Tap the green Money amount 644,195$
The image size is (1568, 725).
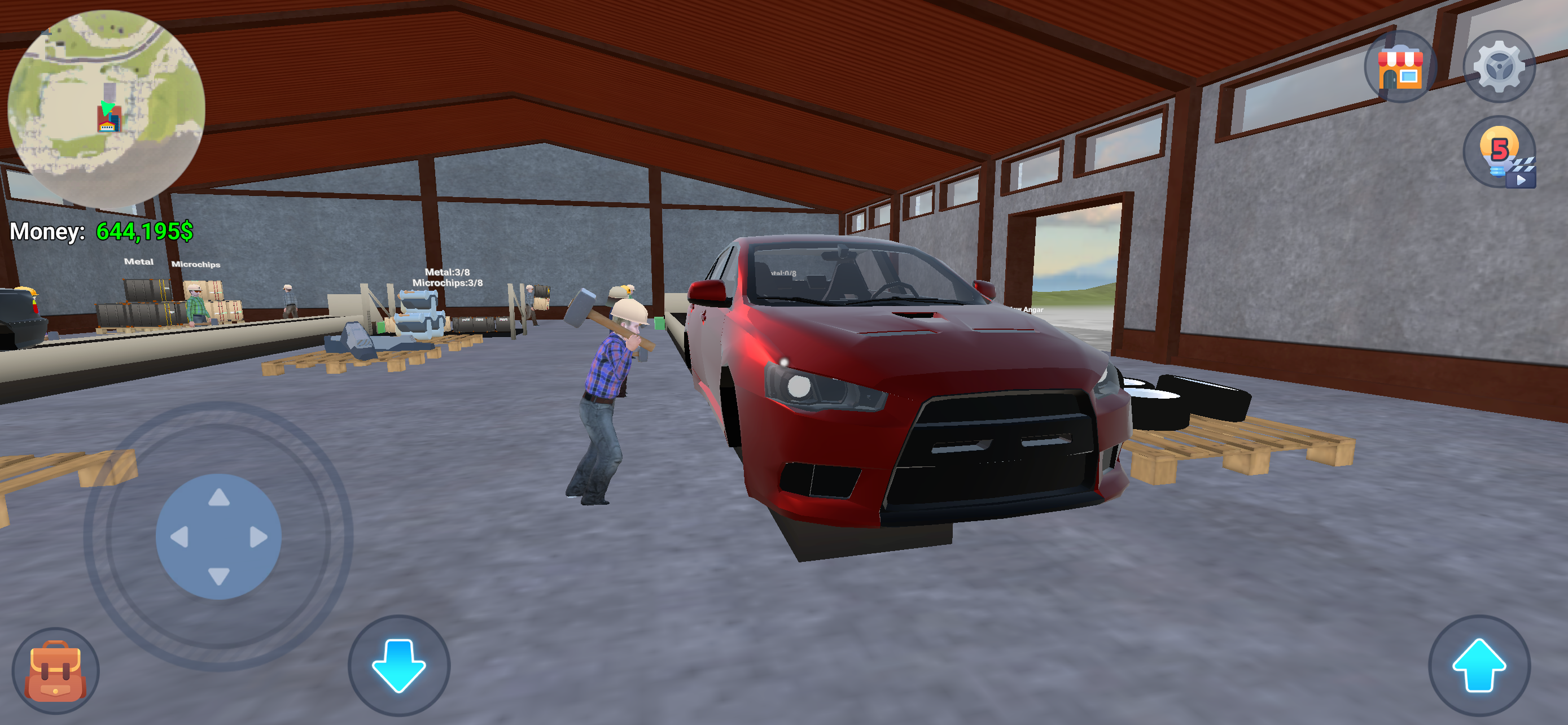(x=144, y=232)
